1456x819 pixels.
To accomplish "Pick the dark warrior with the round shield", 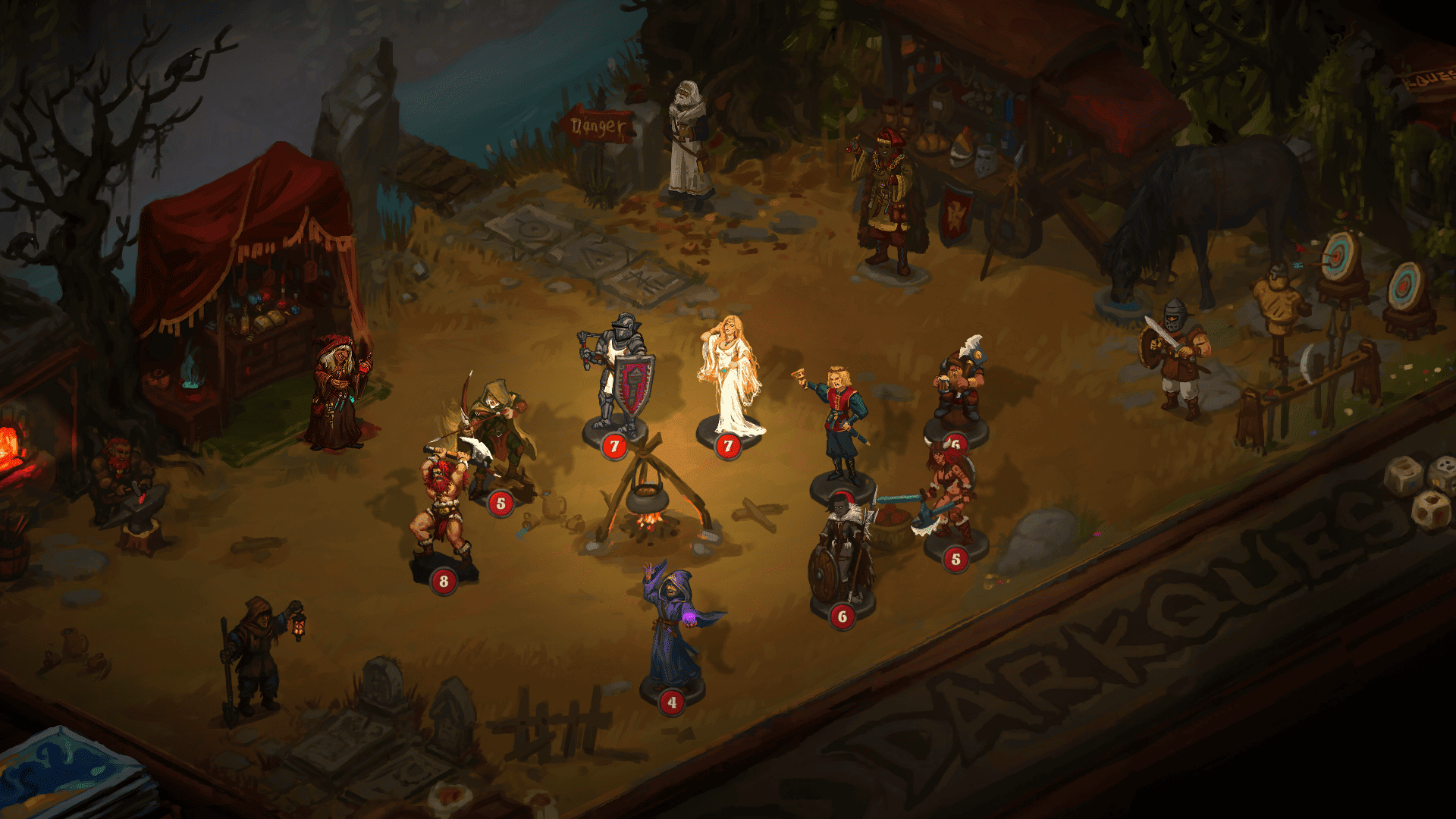I will [x=842, y=552].
